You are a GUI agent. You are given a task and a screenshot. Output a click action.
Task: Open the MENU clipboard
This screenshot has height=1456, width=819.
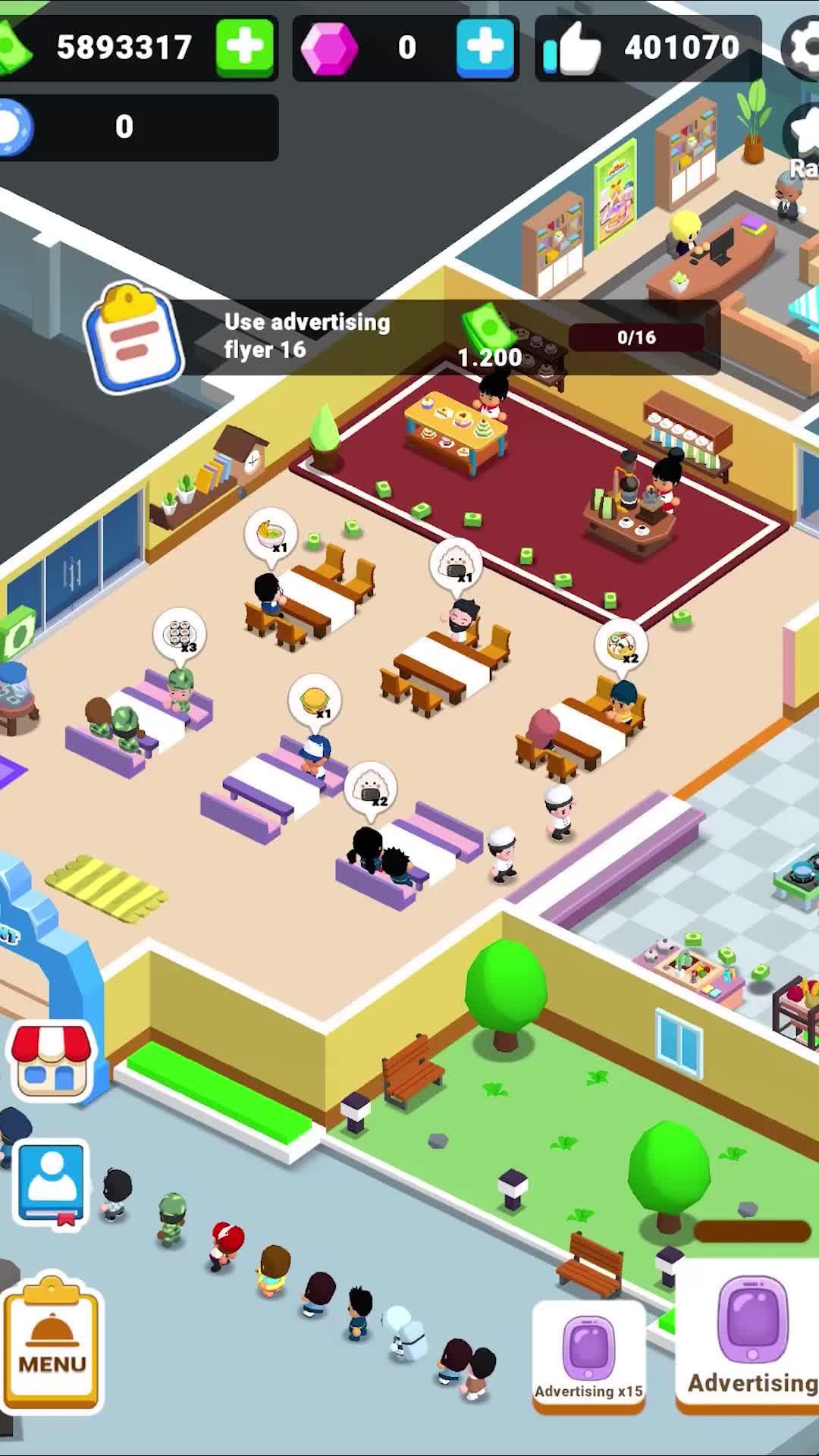(52, 1342)
